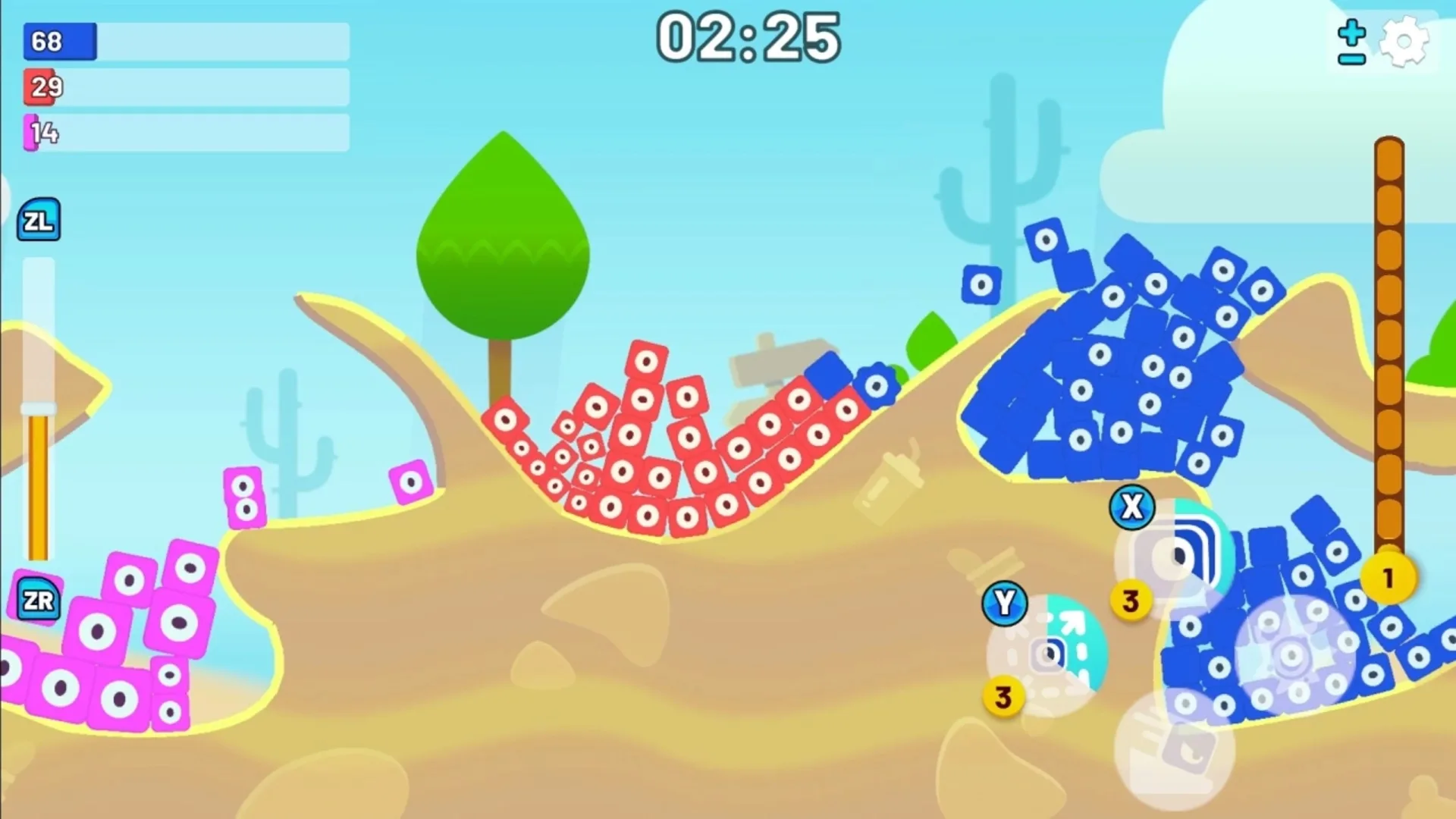The width and height of the screenshot is (1456, 819).
Task: Click the yellow 1 charge badge
Action: [1389, 578]
